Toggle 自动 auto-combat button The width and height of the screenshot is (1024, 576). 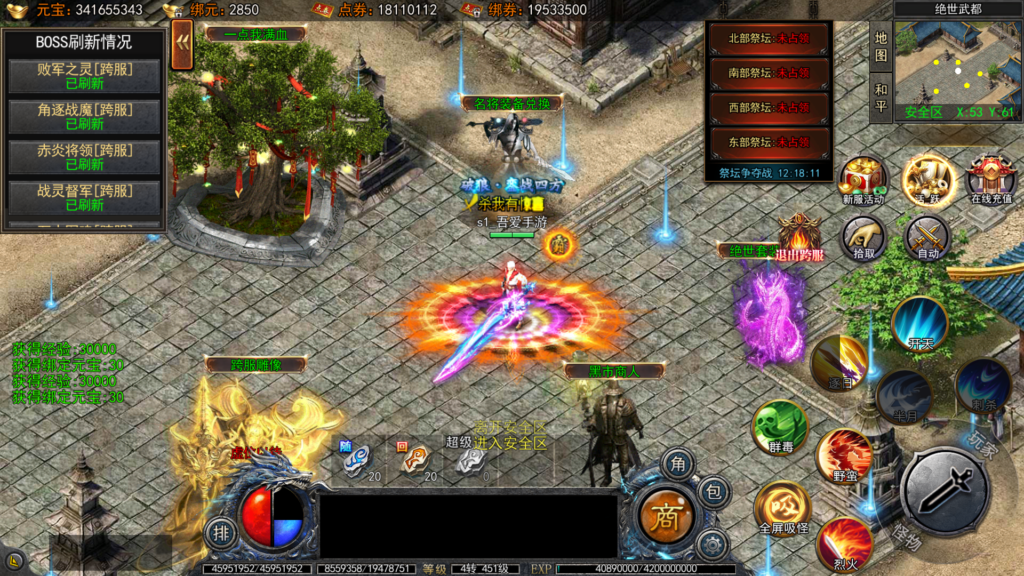(x=927, y=238)
